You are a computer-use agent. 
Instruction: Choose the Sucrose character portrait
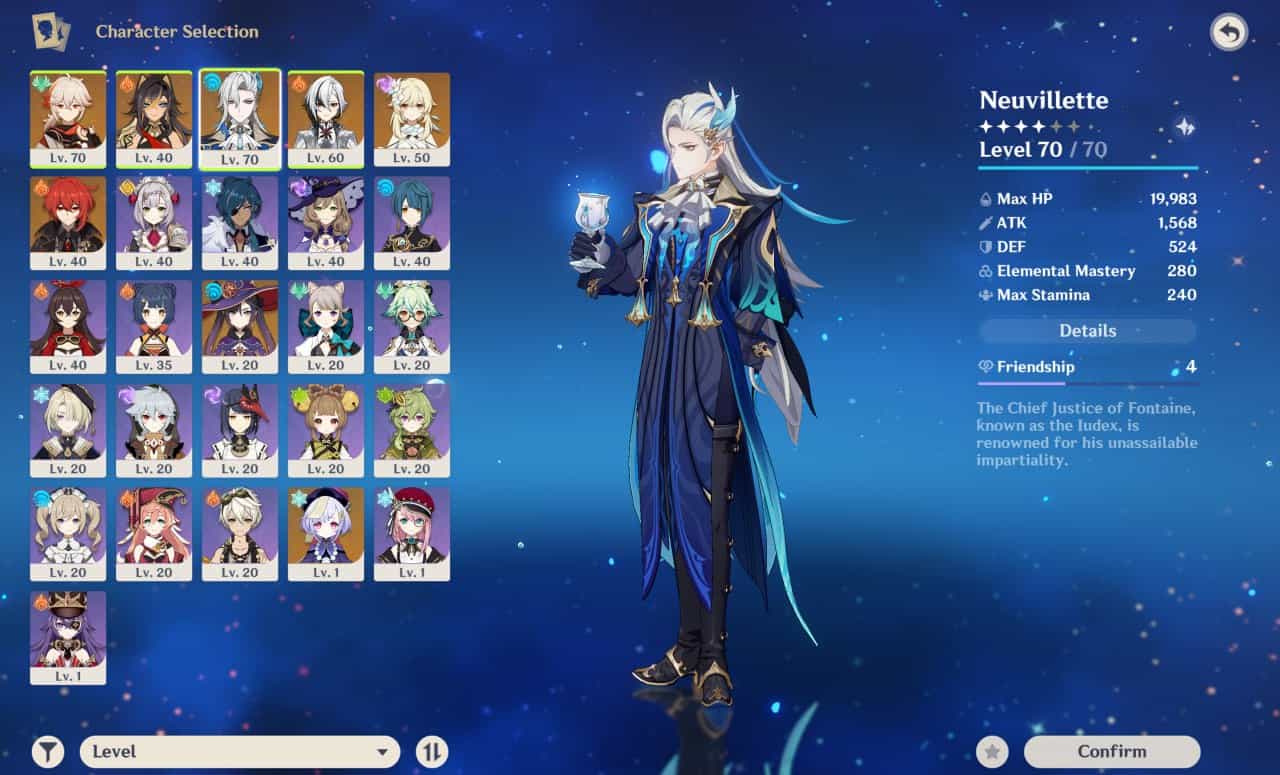(412, 327)
